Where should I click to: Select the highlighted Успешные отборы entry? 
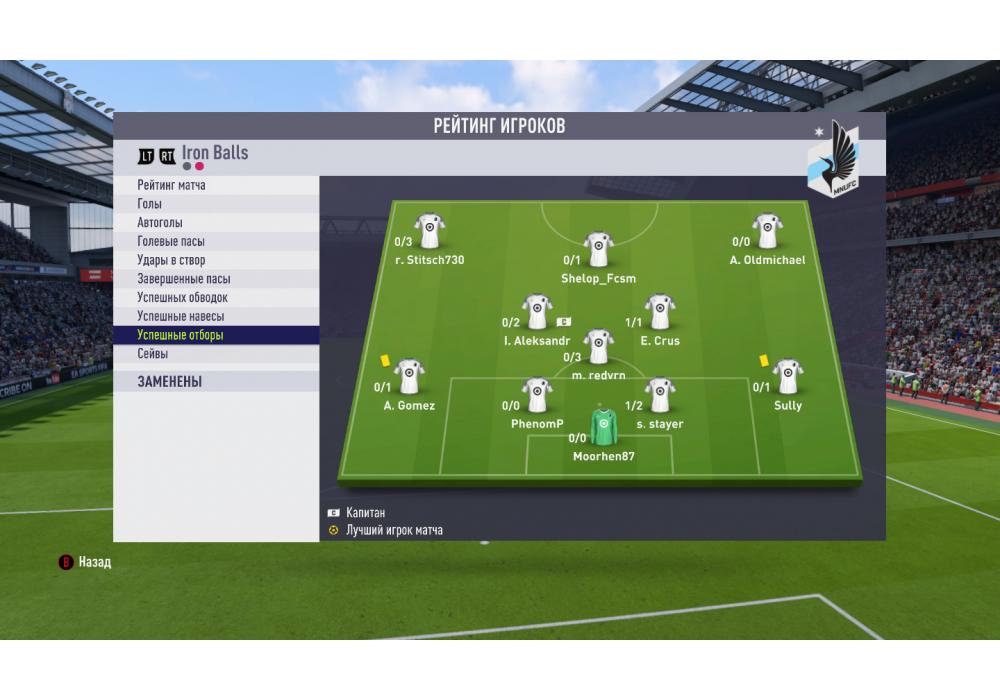click(x=181, y=336)
